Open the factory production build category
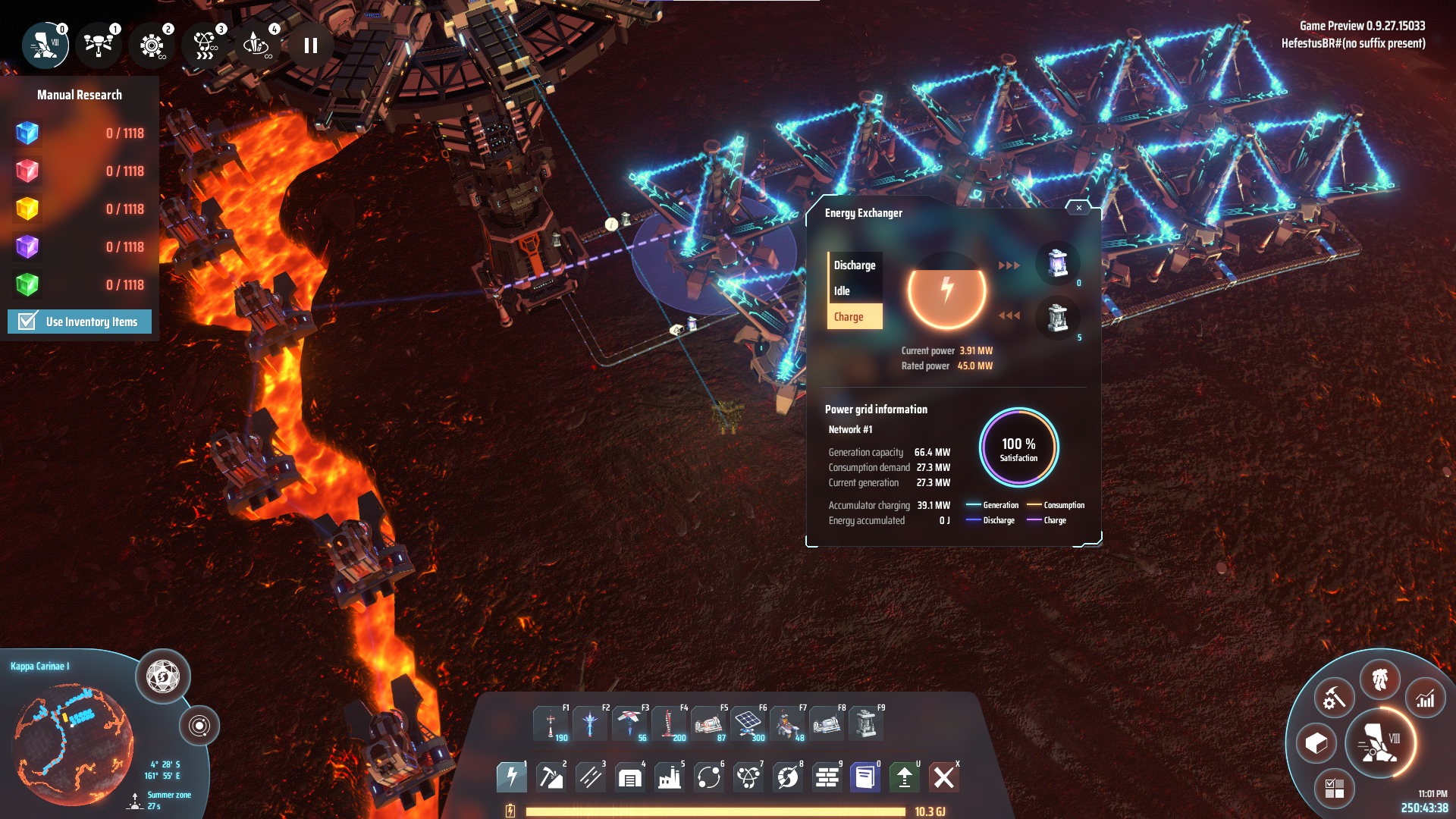Viewport: 1456px width, 819px height. pyautogui.click(x=669, y=777)
